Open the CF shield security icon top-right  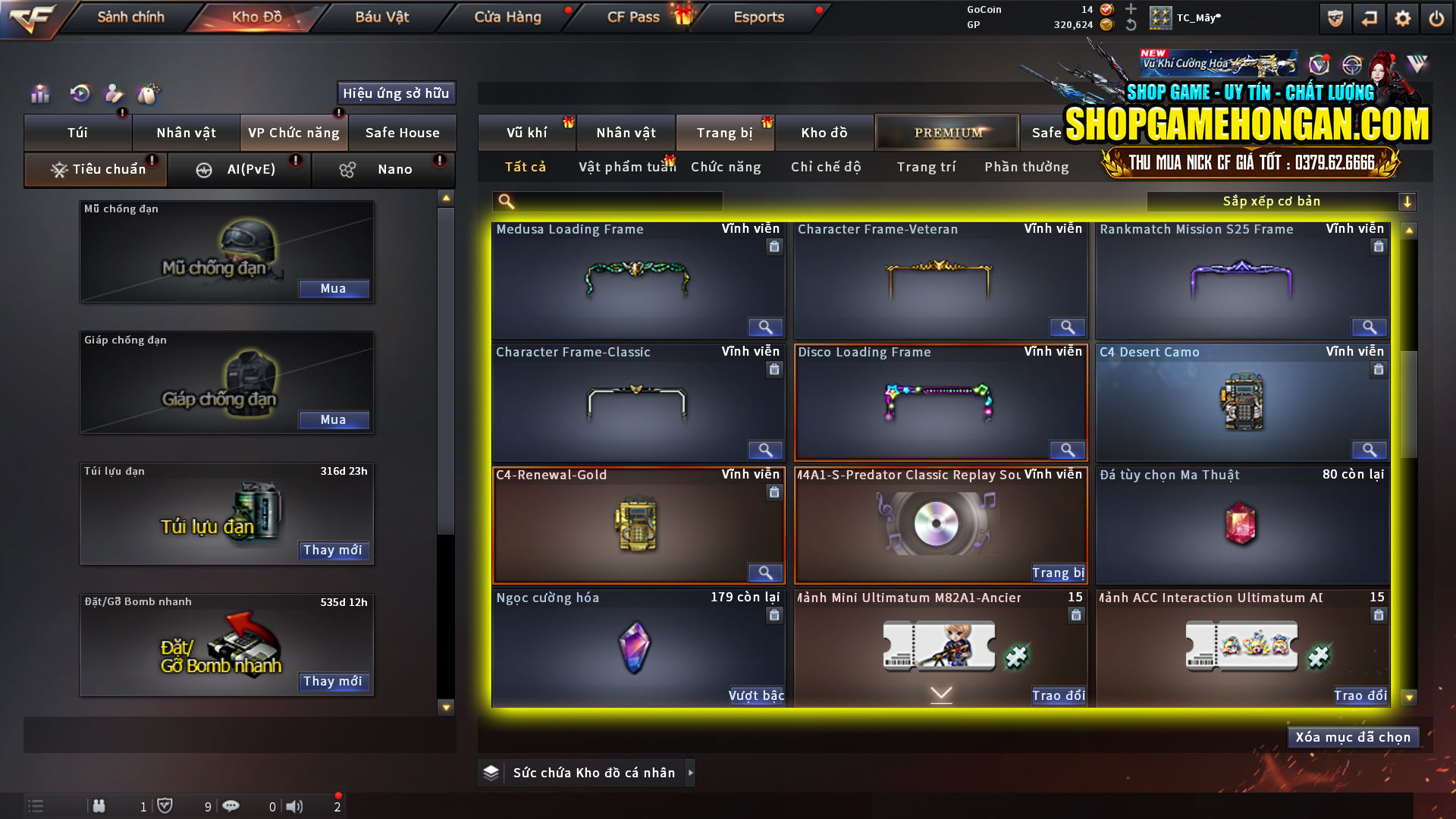pos(1334,17)
